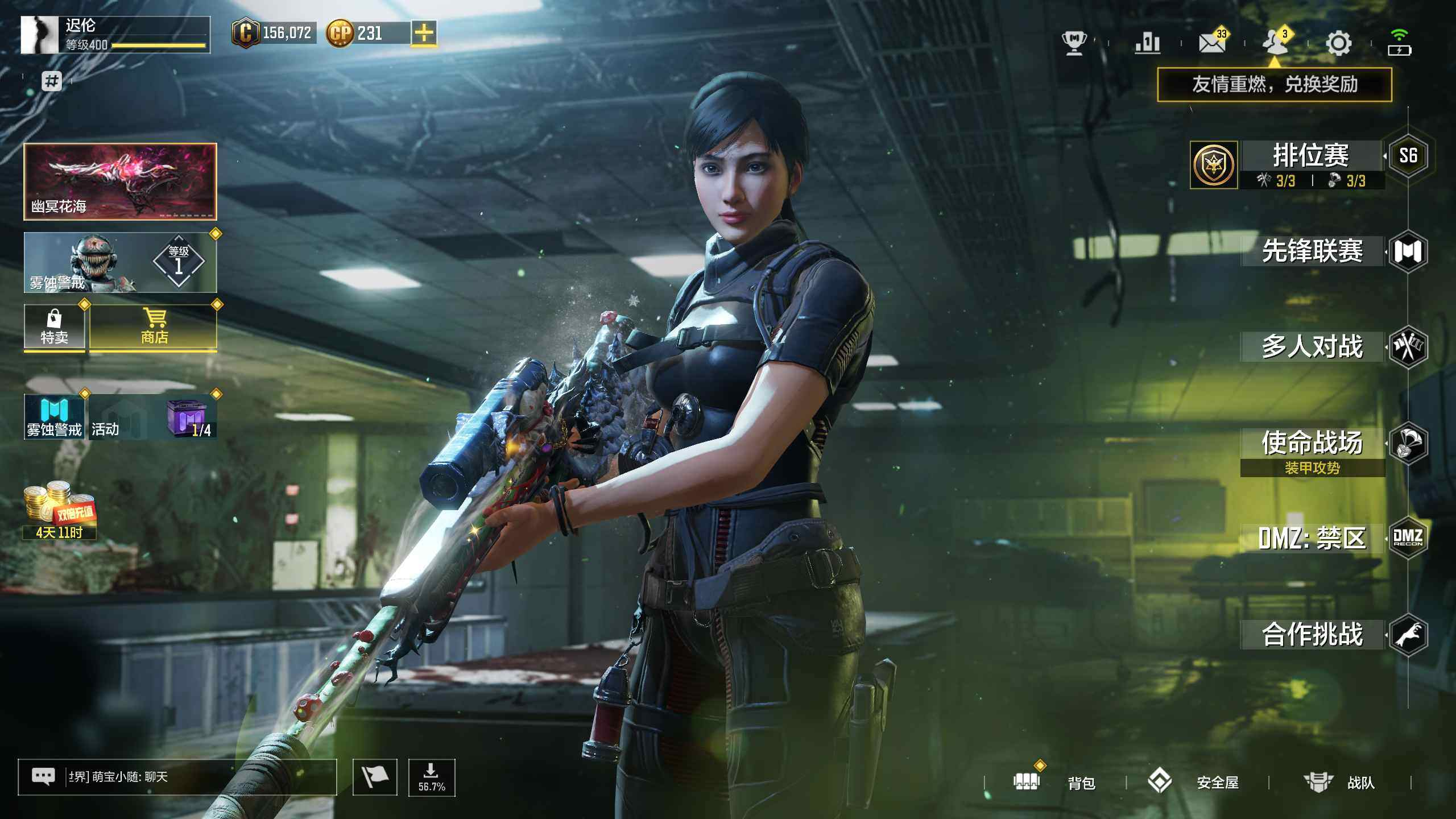Check the mail envelope inbox

click(x=1211, y=43)
